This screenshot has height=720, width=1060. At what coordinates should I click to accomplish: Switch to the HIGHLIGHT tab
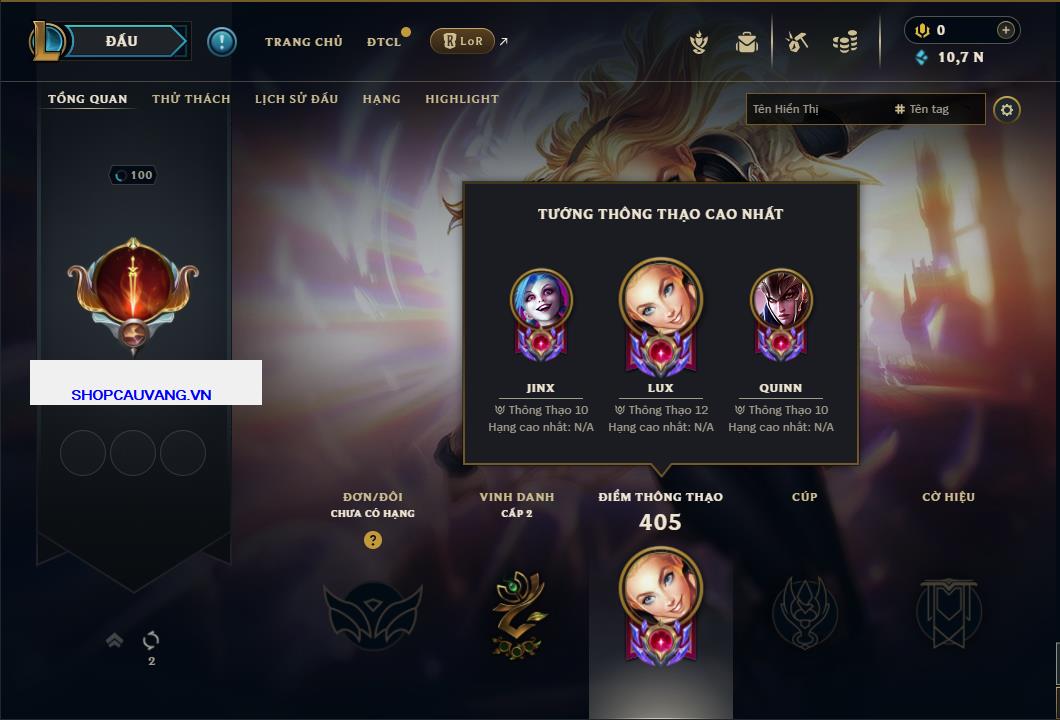tap(461, 99)
